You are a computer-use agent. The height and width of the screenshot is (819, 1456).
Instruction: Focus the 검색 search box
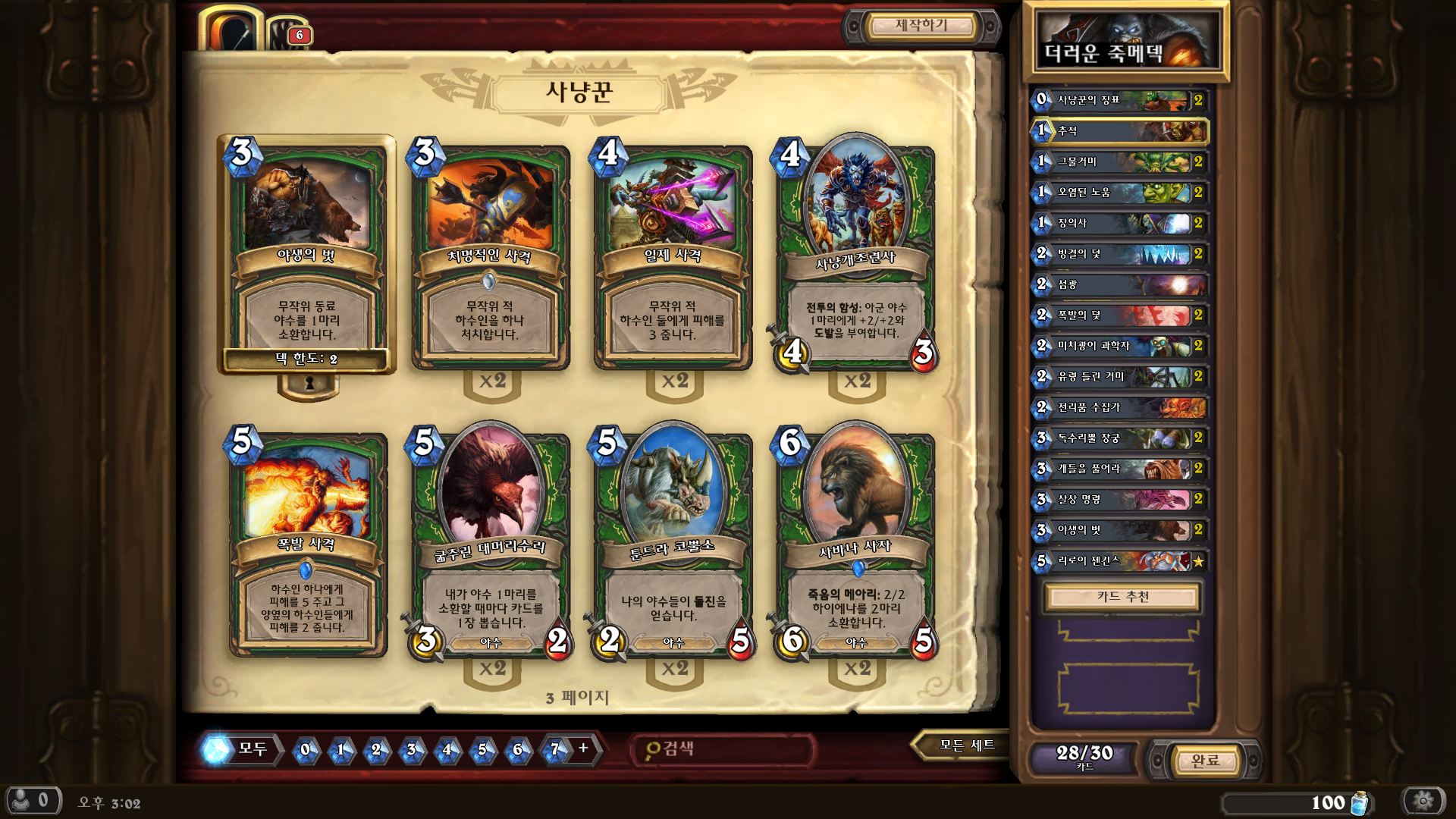(x=724, y=749)
